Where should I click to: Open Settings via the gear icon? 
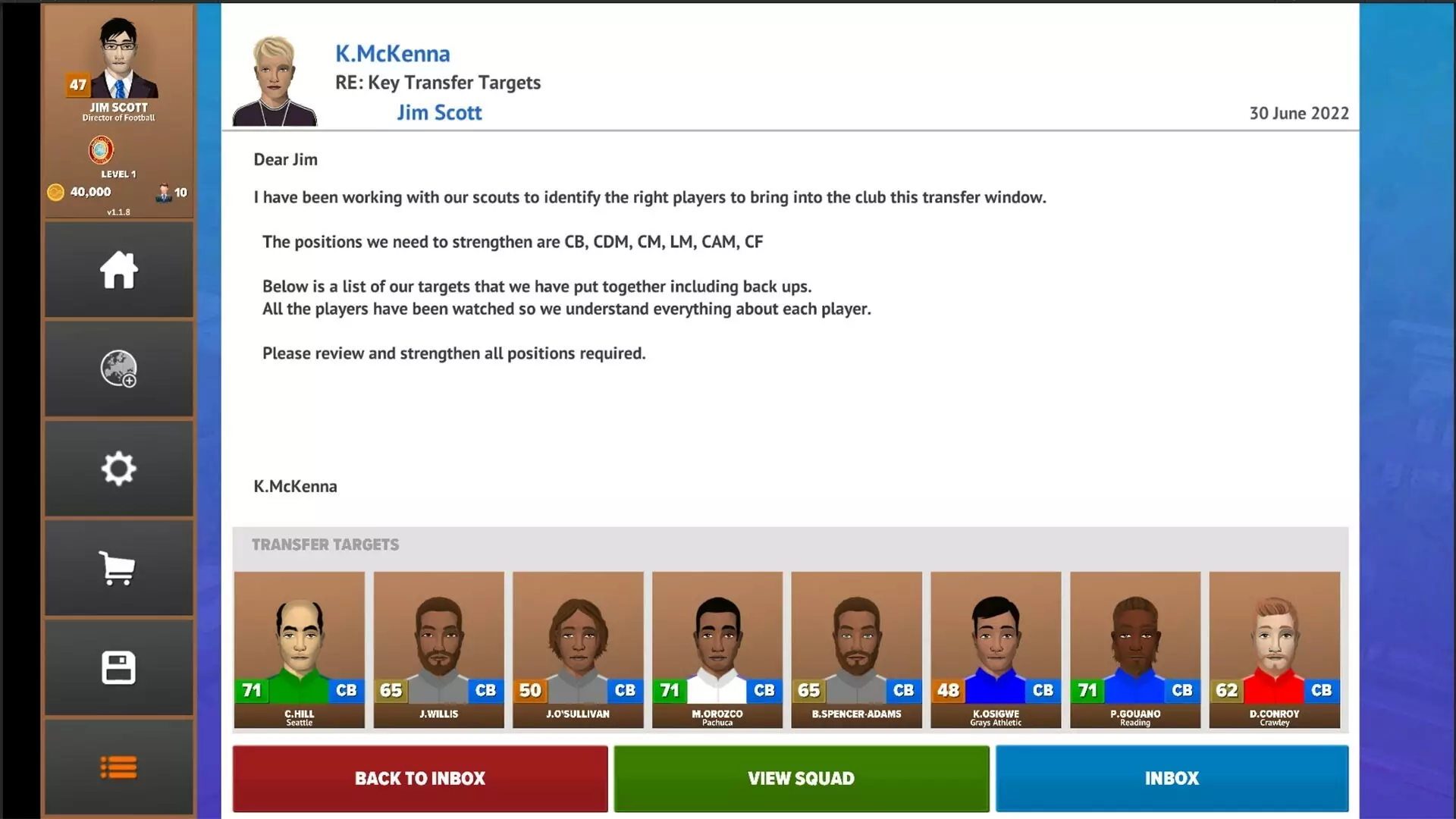pos(118,469)
